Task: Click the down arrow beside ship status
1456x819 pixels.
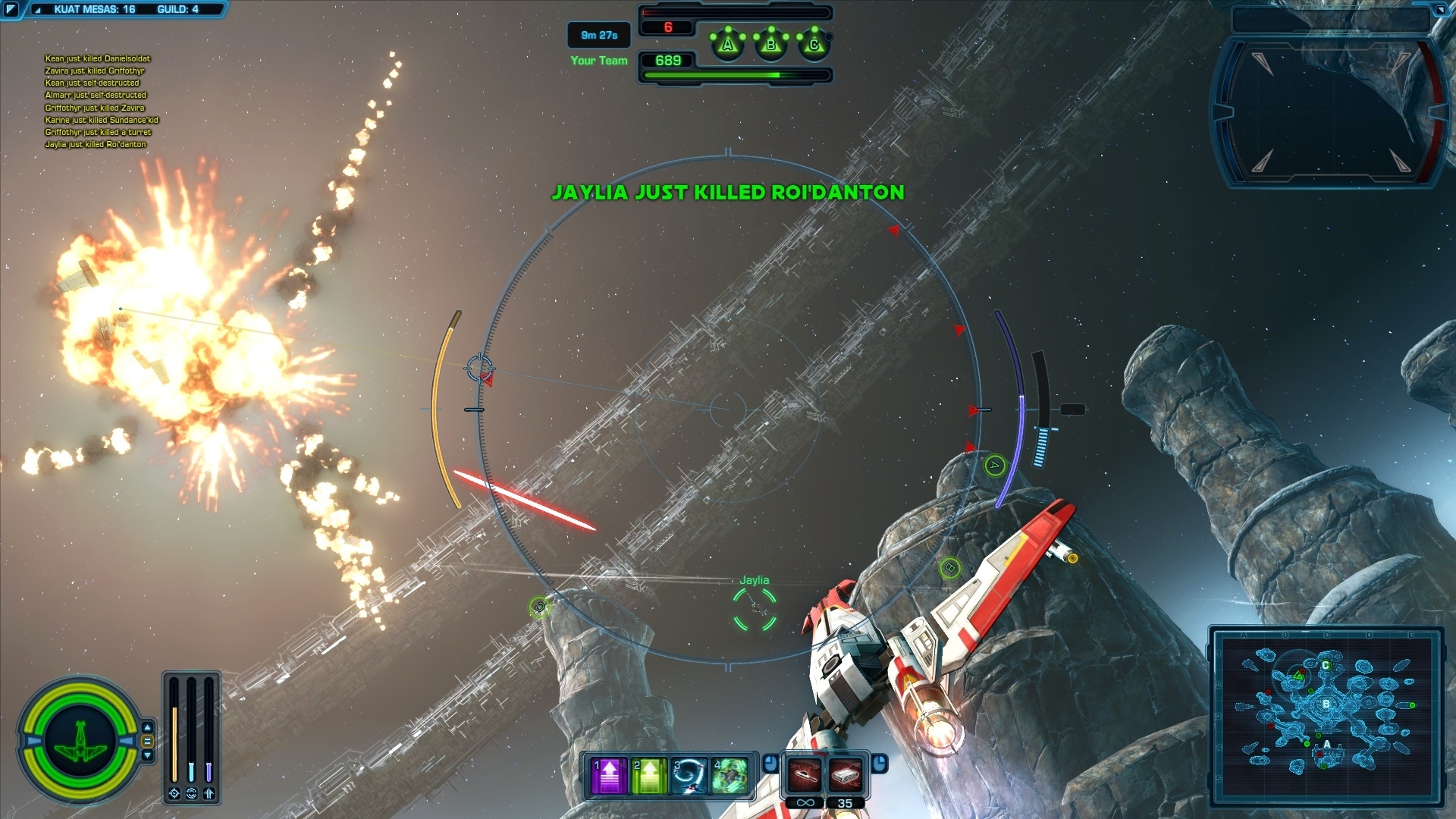Action: (x=148, y=755)
